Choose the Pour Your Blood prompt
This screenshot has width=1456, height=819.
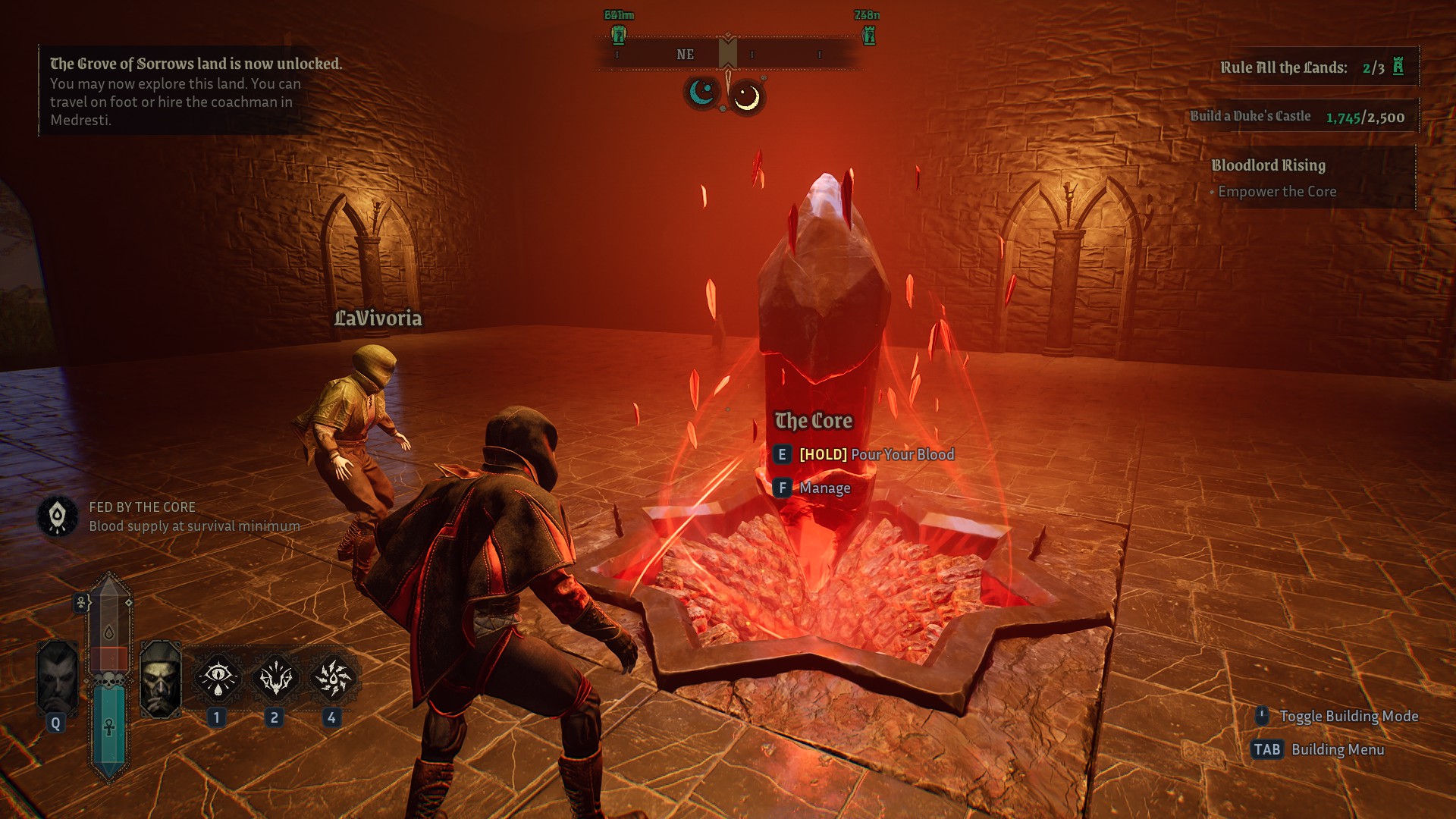pyautogui.click(x=877, y=454)
